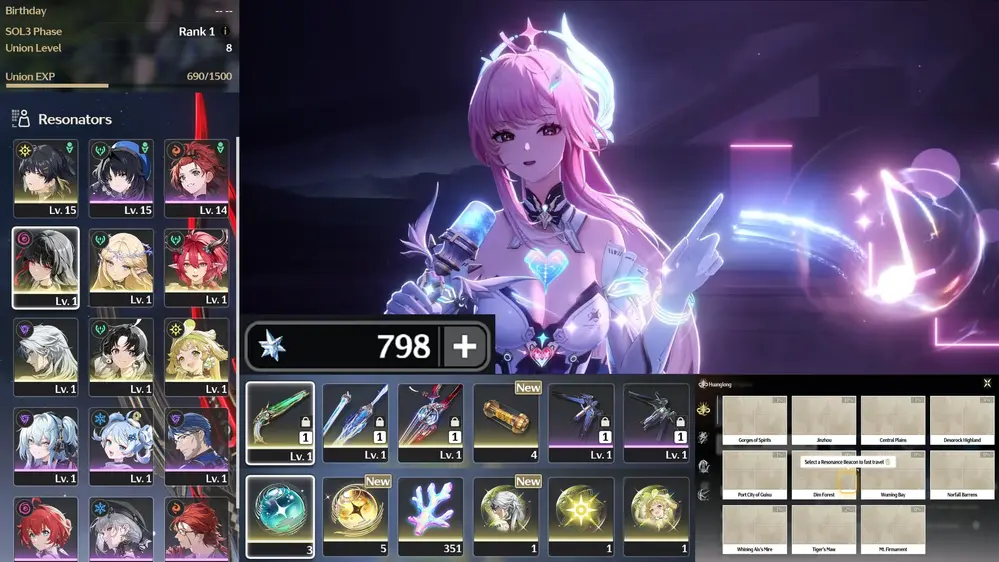Add more Astrite with the plus button
Viewport: 999px width, 562px height.
[465, 347]
